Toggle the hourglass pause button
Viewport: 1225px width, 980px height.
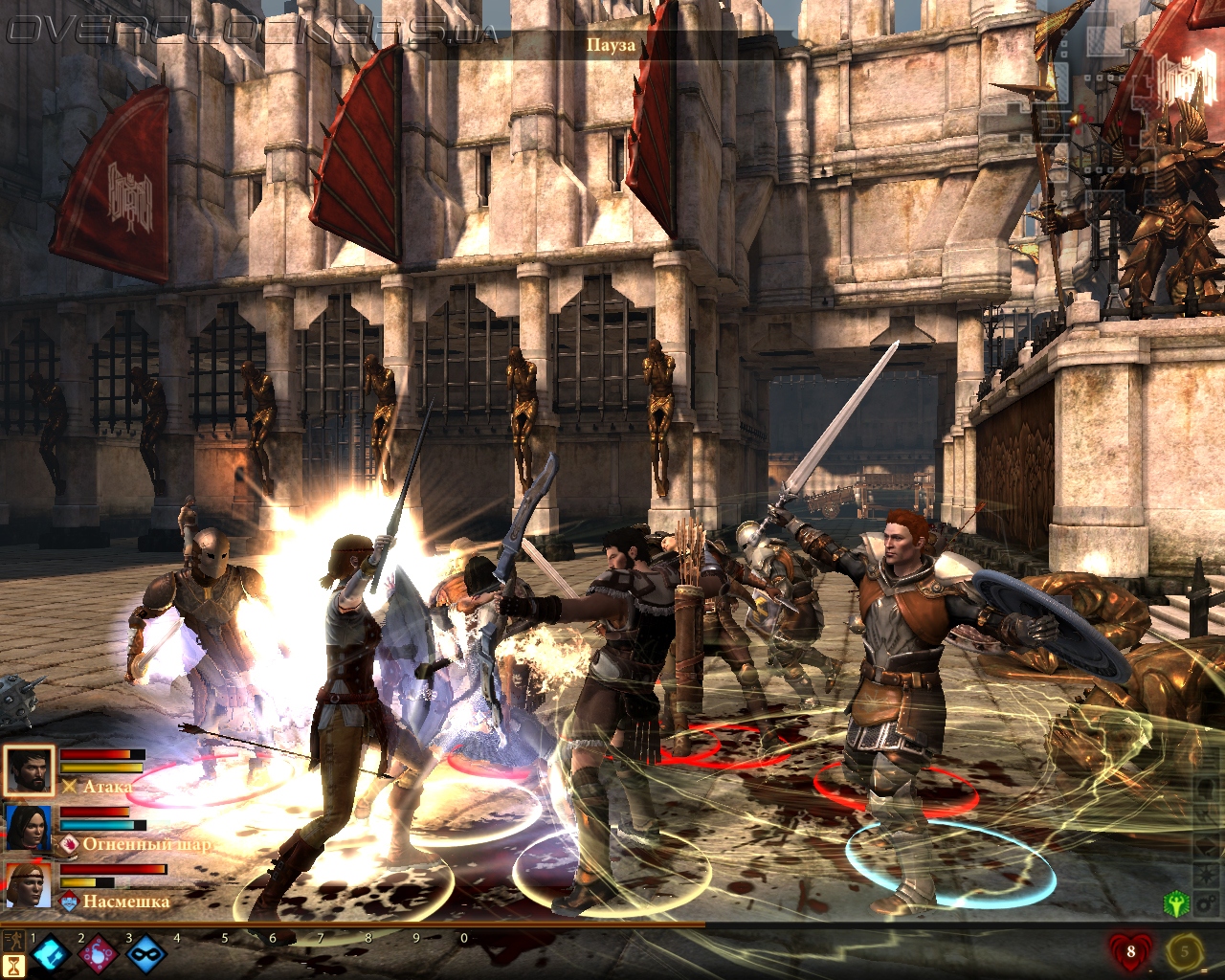click(13, 965)
